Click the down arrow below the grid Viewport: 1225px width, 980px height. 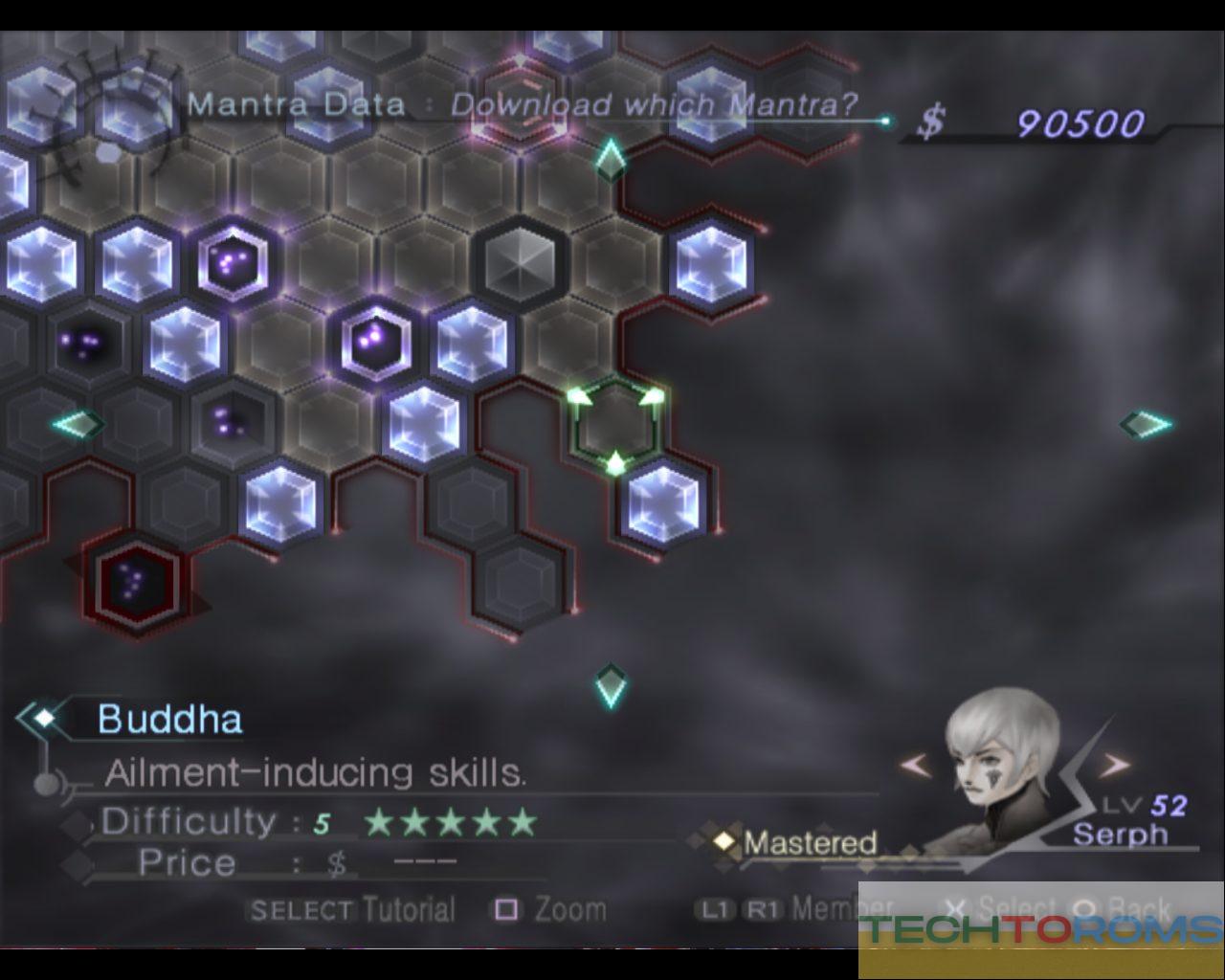pyautogui.click(x=610, y=685)
